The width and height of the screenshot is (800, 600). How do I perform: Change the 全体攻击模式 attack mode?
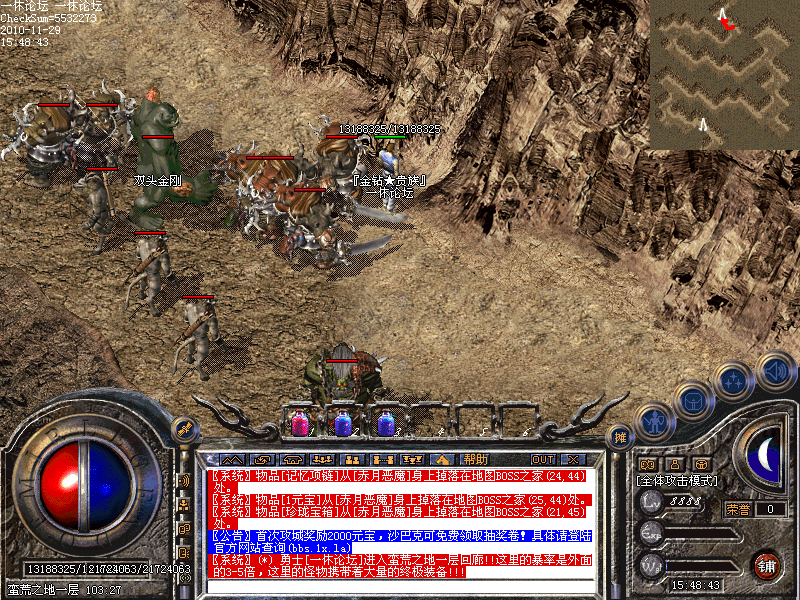(677, 480)
